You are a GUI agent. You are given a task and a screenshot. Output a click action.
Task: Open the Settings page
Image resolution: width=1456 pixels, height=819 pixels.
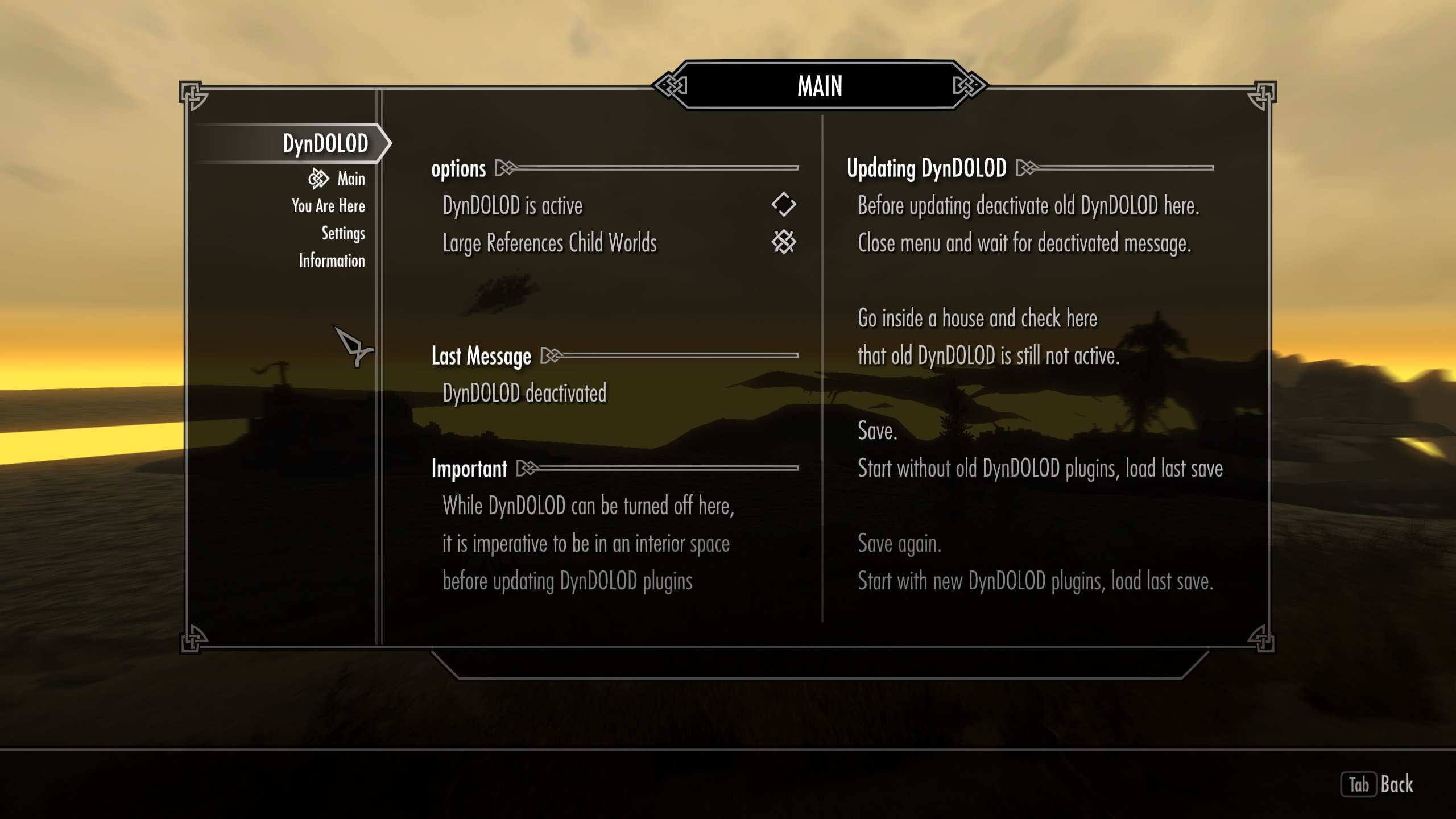(x=343, y=233)
